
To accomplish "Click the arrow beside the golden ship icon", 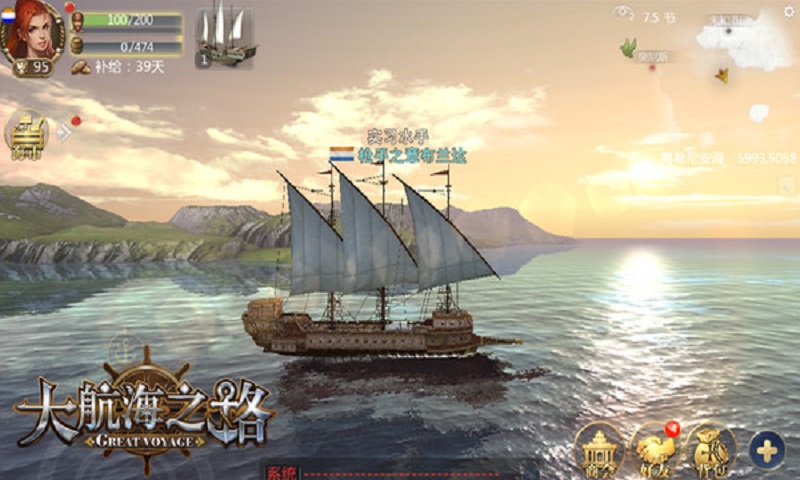I will pyautogui.click(x=64, y=131).
